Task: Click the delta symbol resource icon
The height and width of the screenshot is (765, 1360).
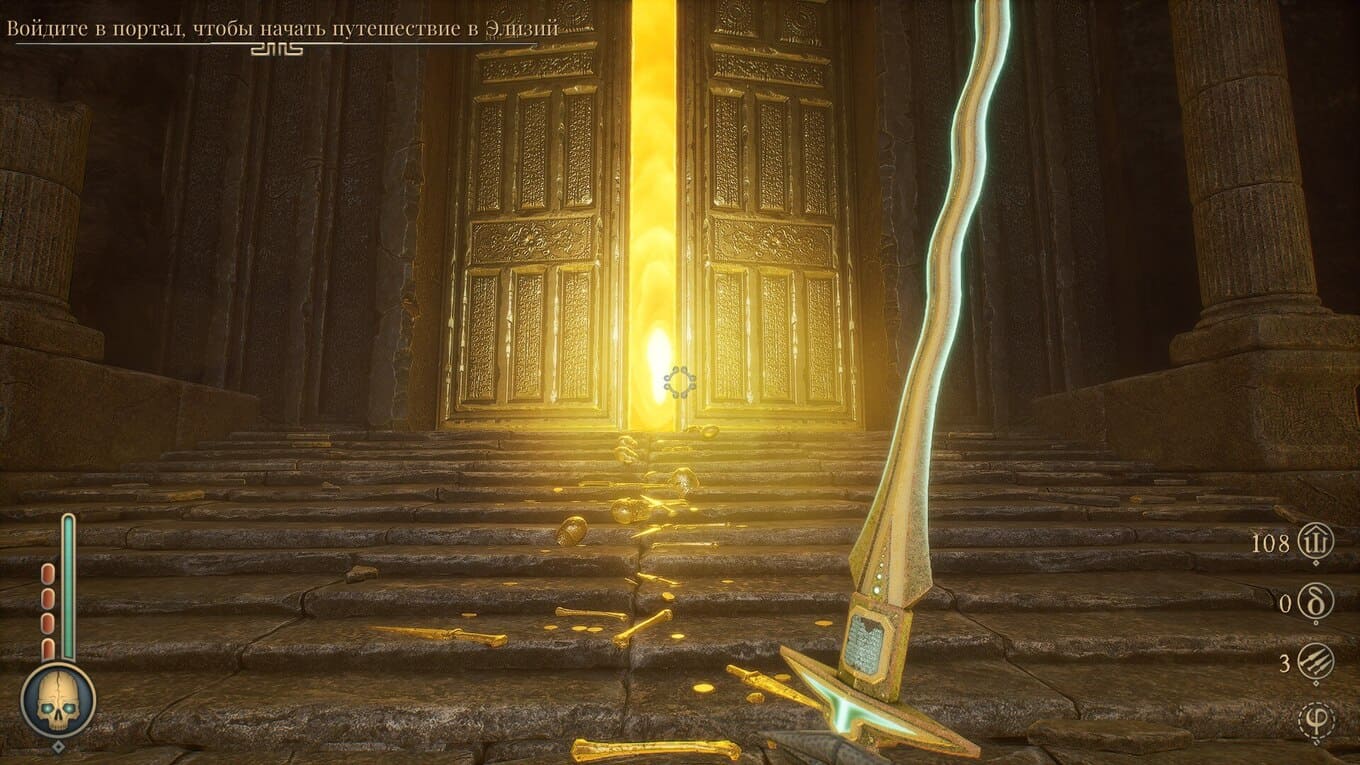Action: [x=1315, y=602]
